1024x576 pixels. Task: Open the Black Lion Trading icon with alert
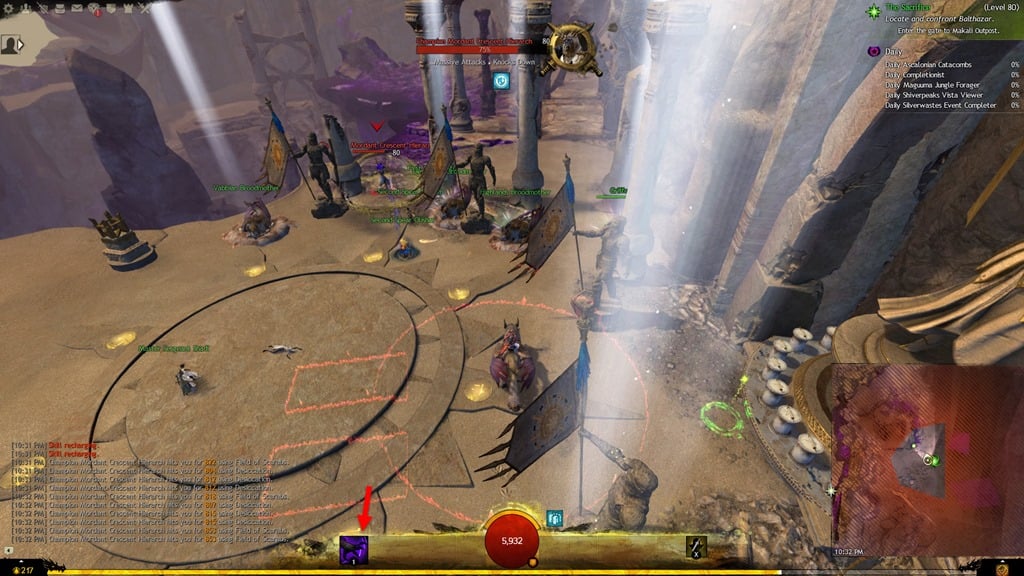click(x=92, y=8)
